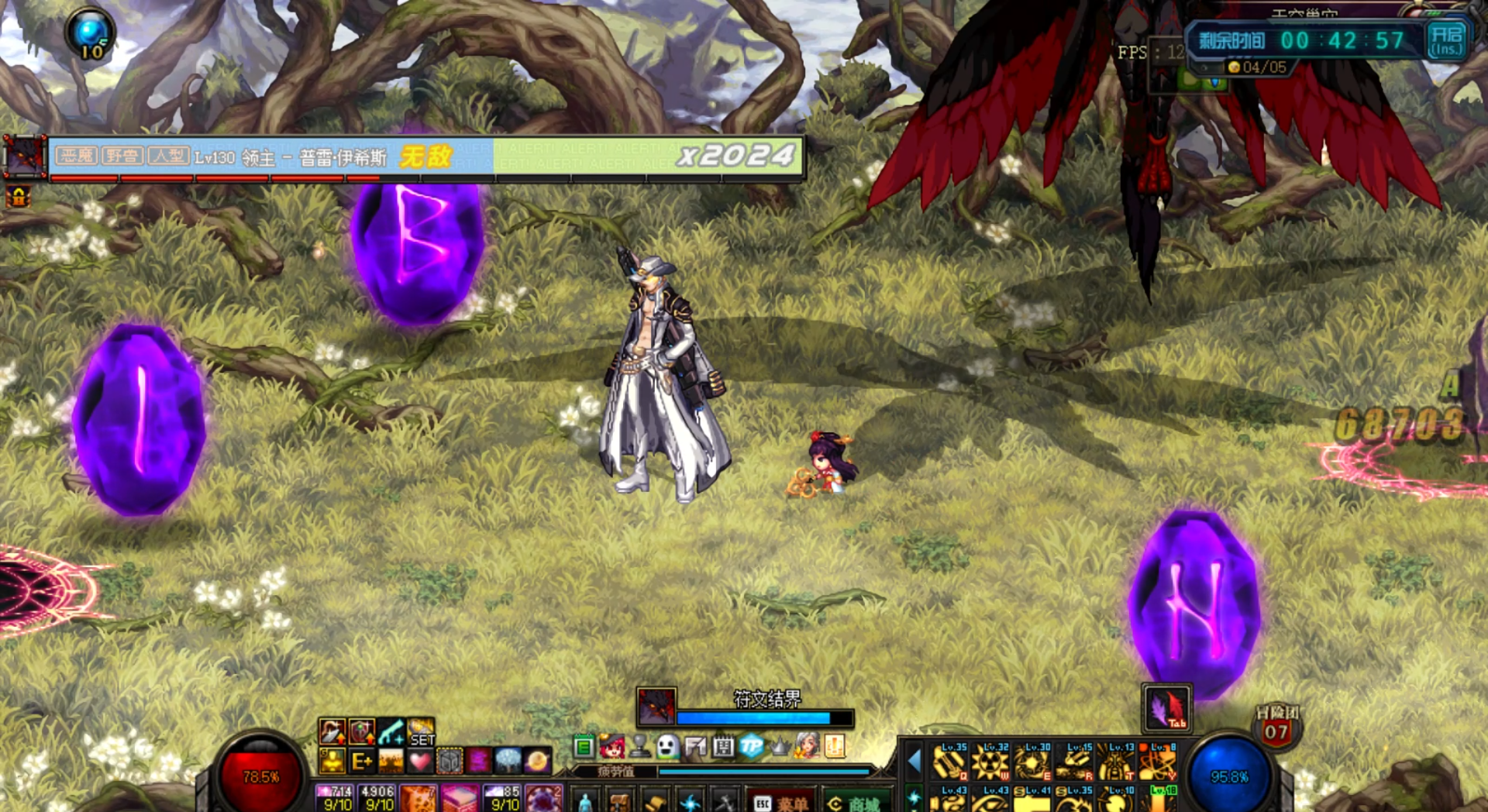Activate the Lv.8 atom skill on Y
This screenshot has height=812, width=1488.
pyautogui.click(x=1158, y=762)
